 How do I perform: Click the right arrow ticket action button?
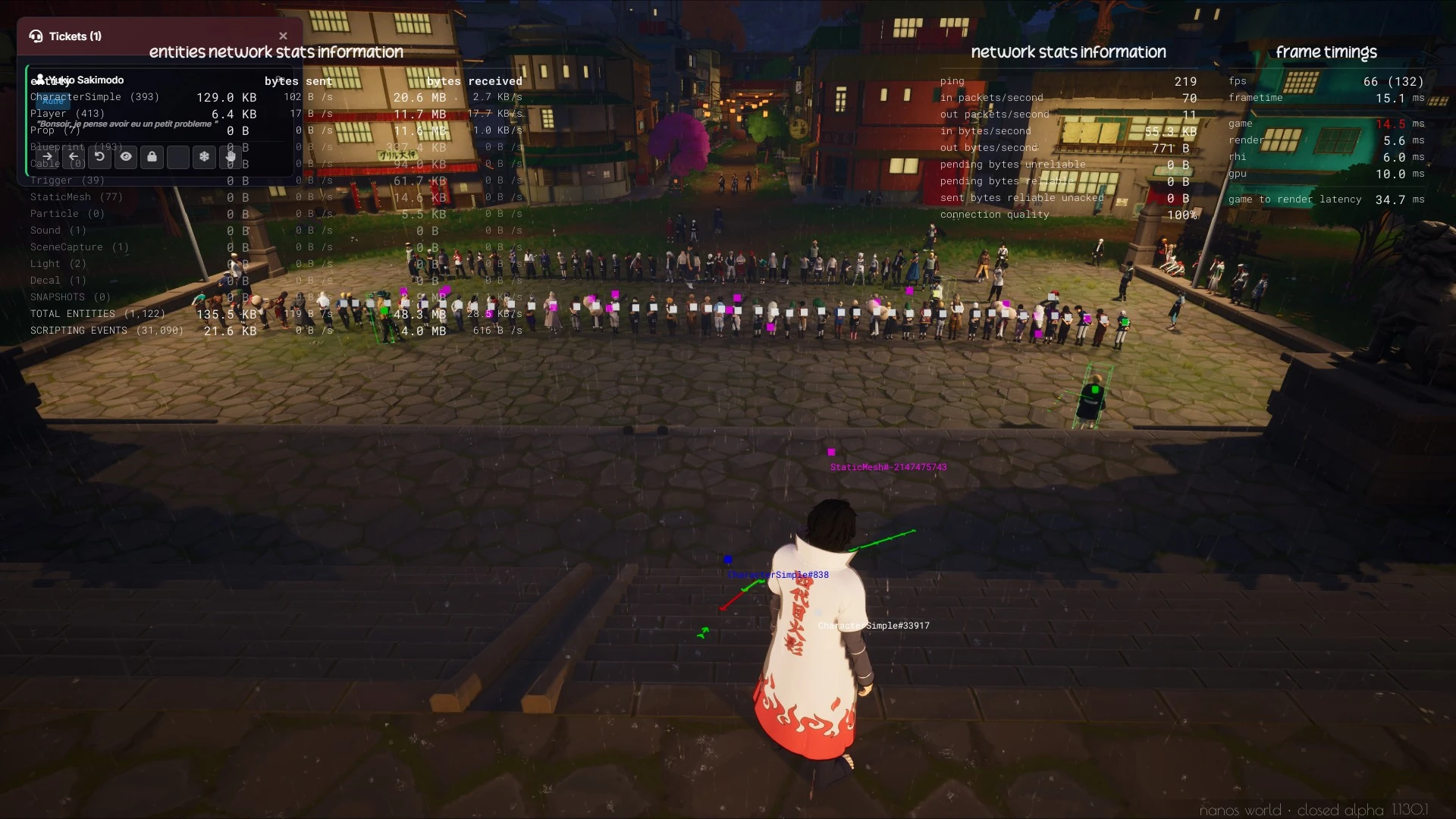[47, 157]
